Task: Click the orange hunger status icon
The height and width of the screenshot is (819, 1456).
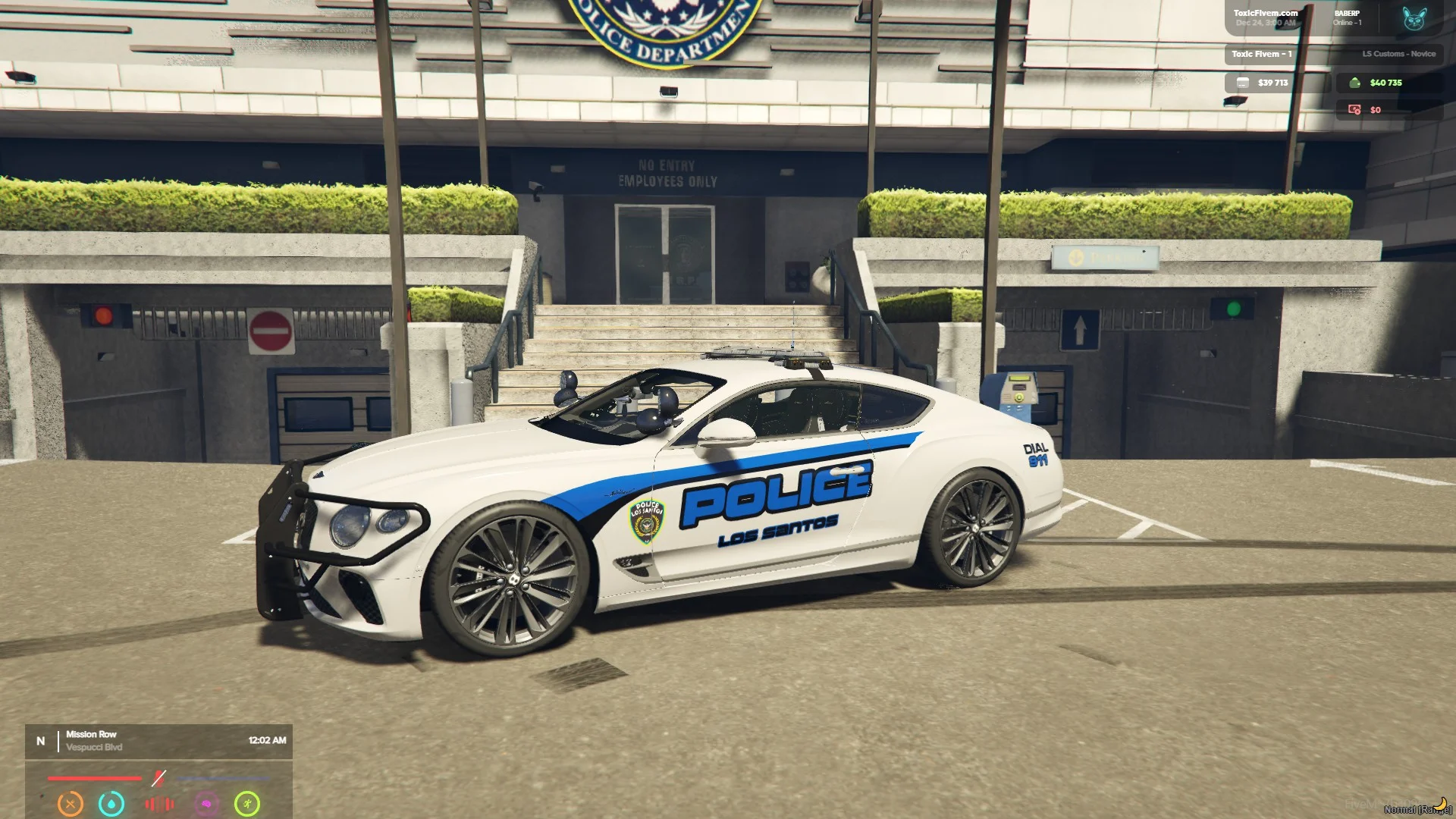Action: 71,803
